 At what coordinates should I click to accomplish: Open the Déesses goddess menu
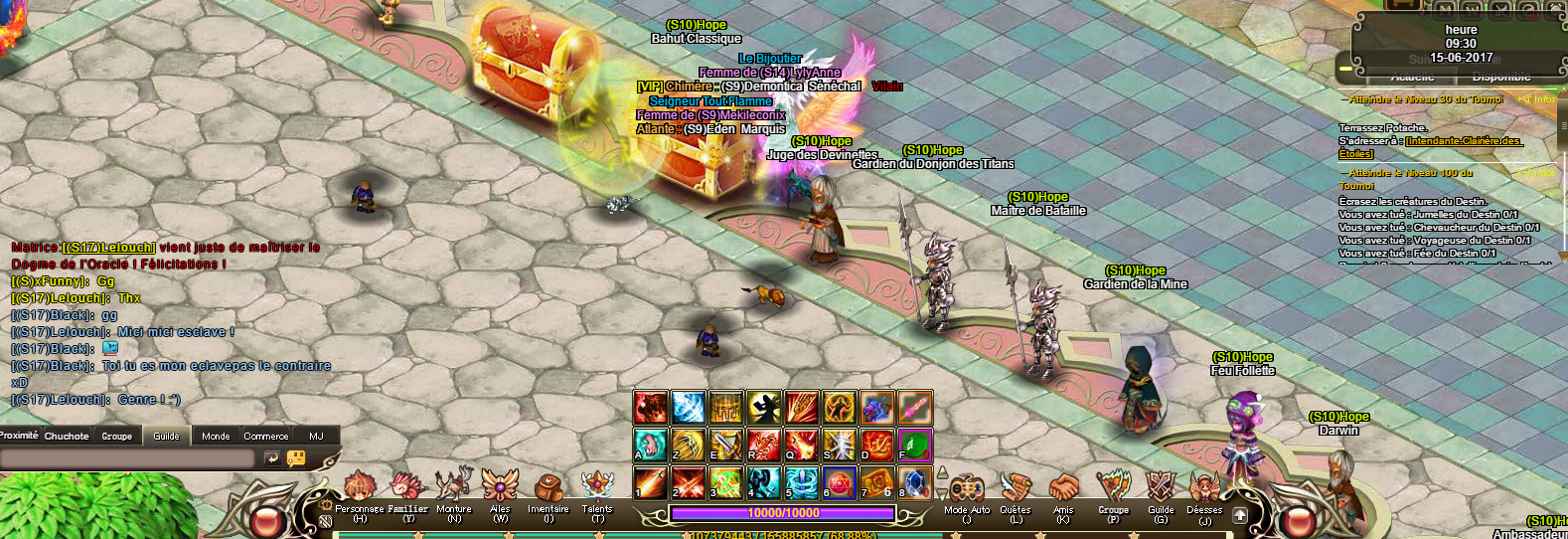tap(1204, 489)
